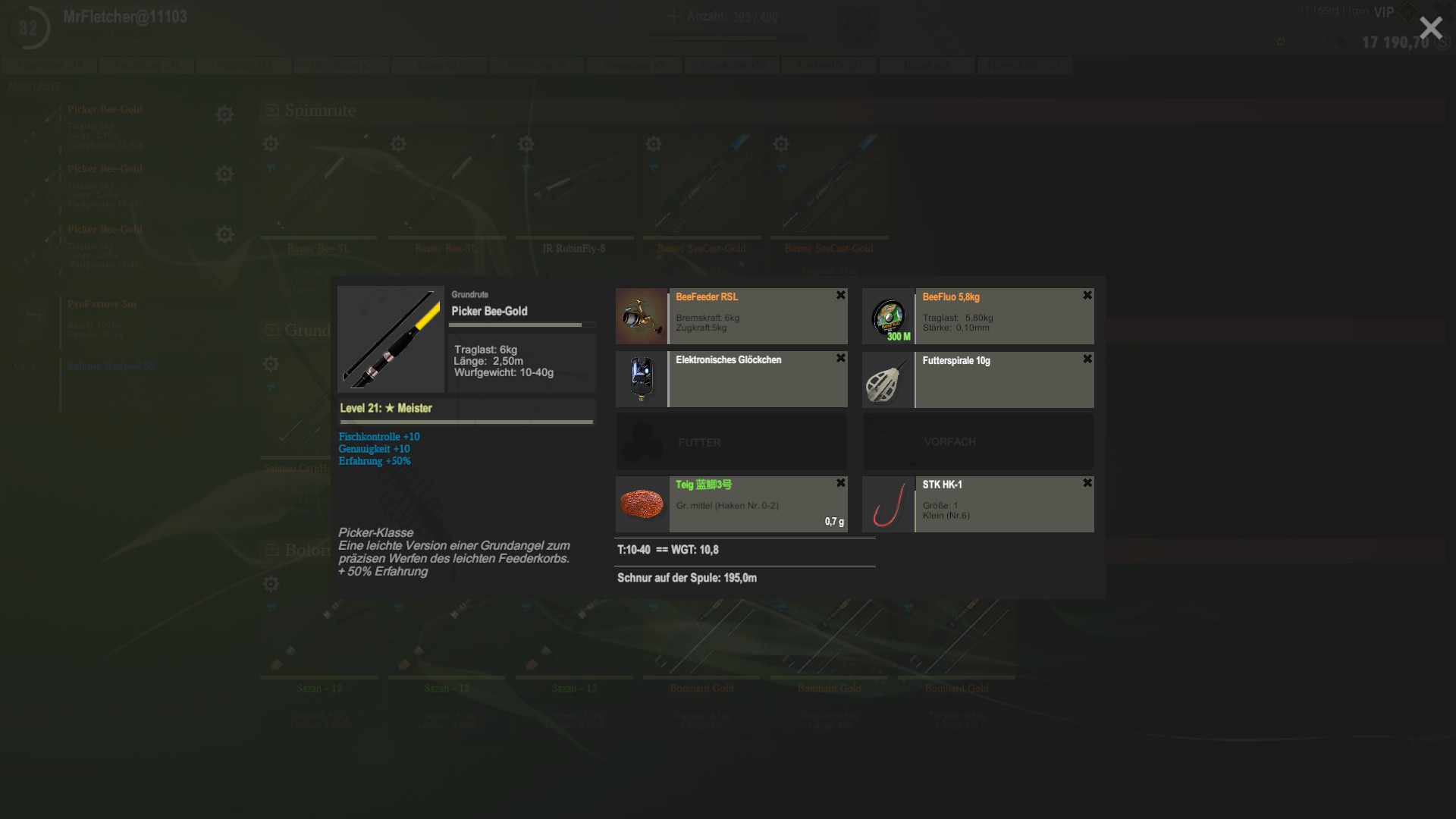Open the empty Vorfach slot
Viewport: 1456px width, 819px height.
coord(977,442)
